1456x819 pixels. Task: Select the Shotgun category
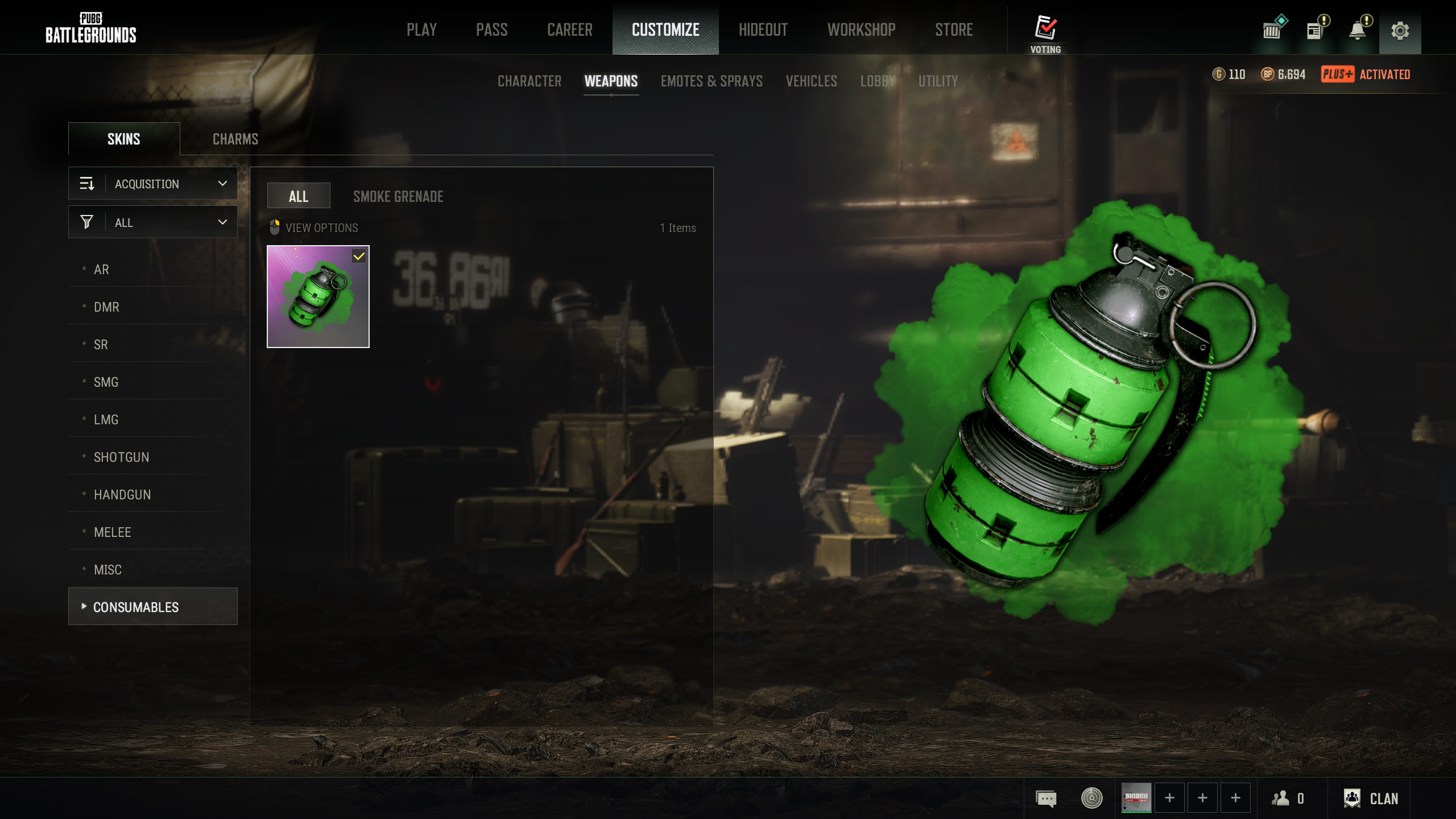pyautogui.click(x=121, y=457)
